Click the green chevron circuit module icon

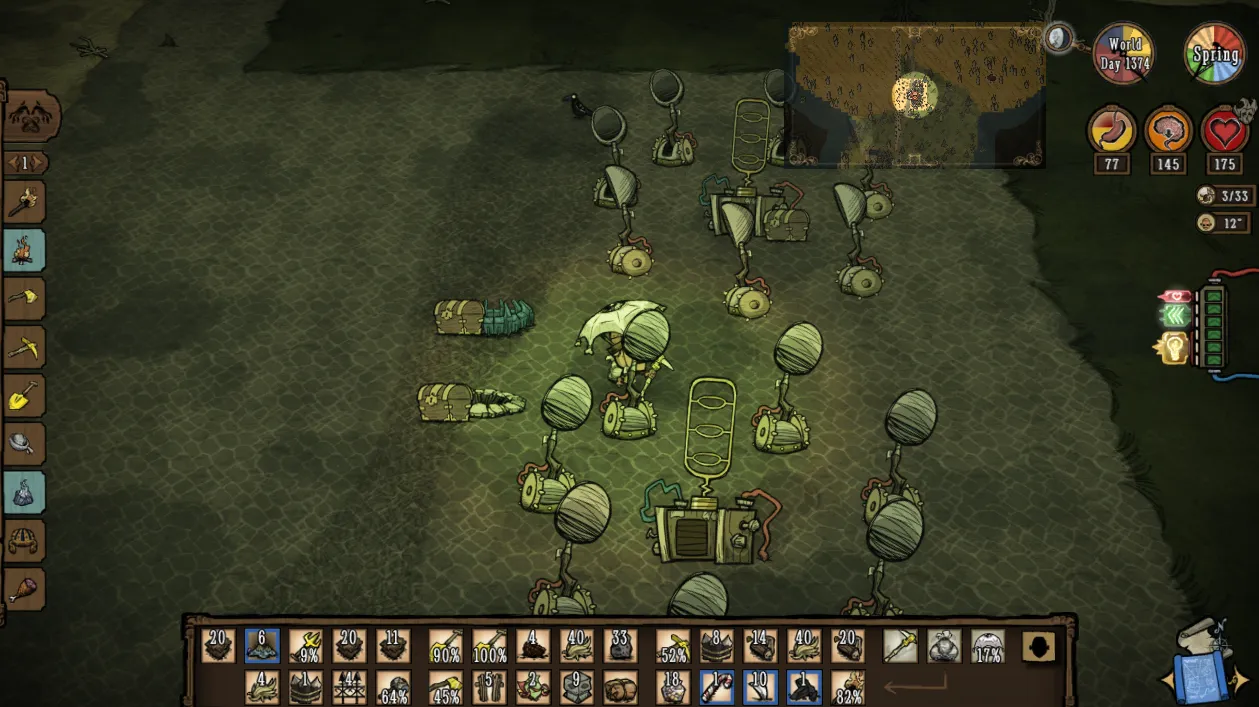point(1174,317)
